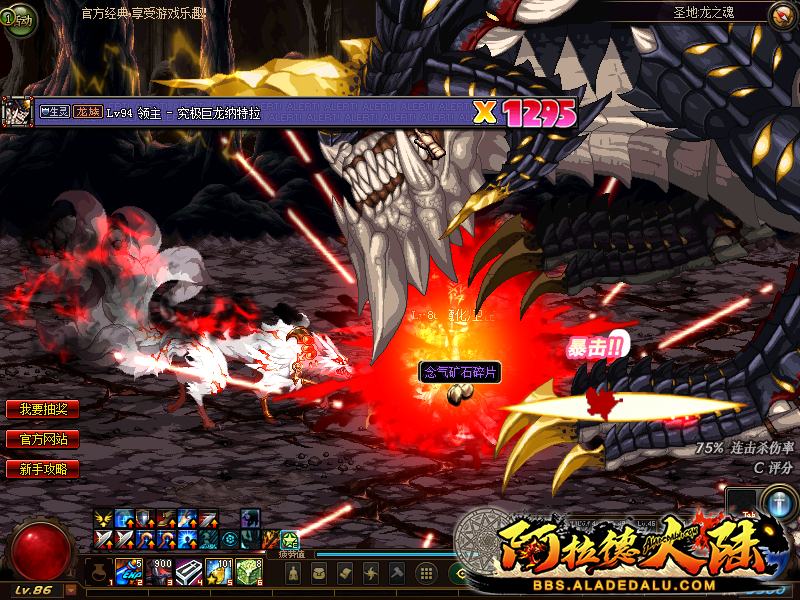Screen dimensions: 800x600
Task: Click the green round button at top-left
Action: pyautogui.click(x=18, y=18)
